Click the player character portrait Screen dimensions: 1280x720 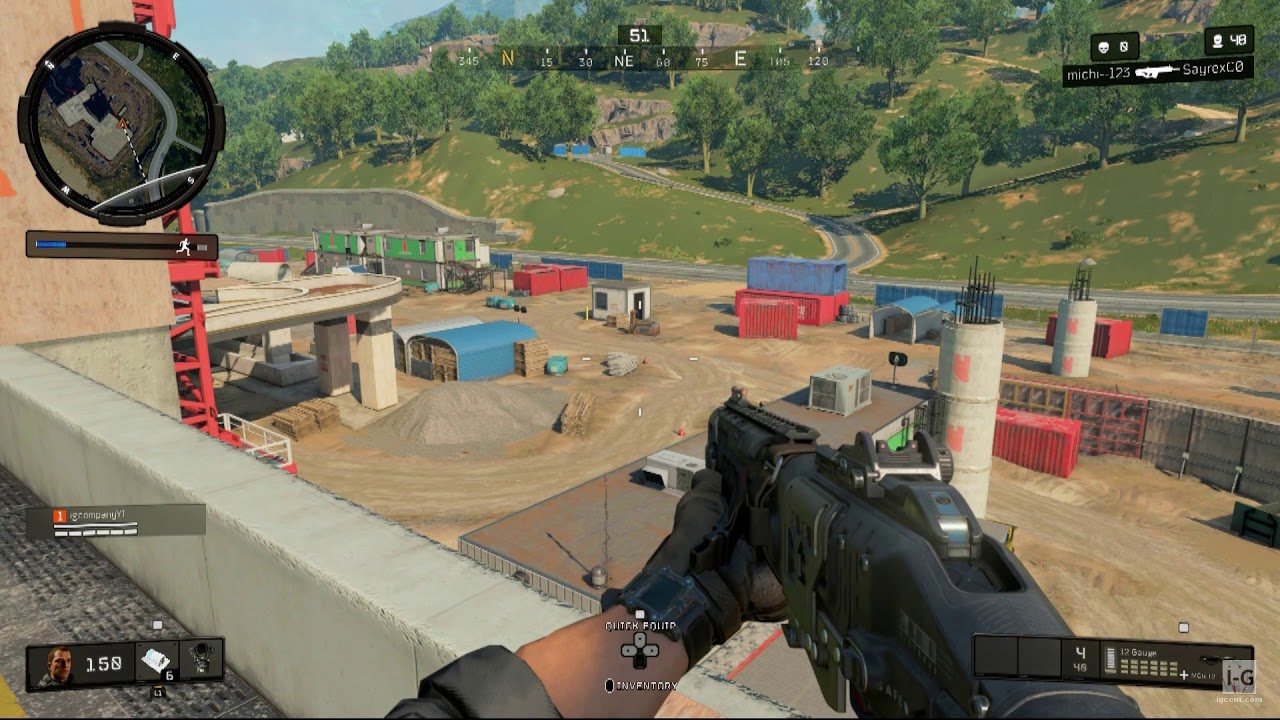pyautogui.click(x=56, y=665)
